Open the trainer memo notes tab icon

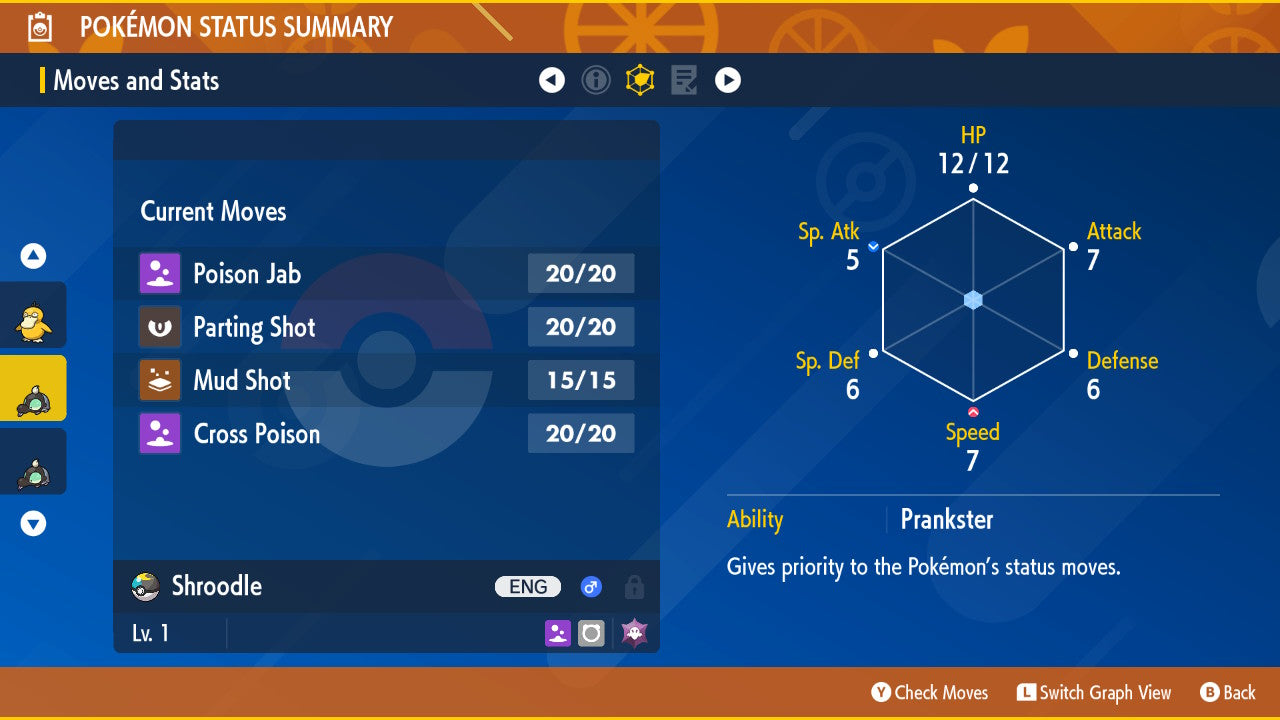684,80
